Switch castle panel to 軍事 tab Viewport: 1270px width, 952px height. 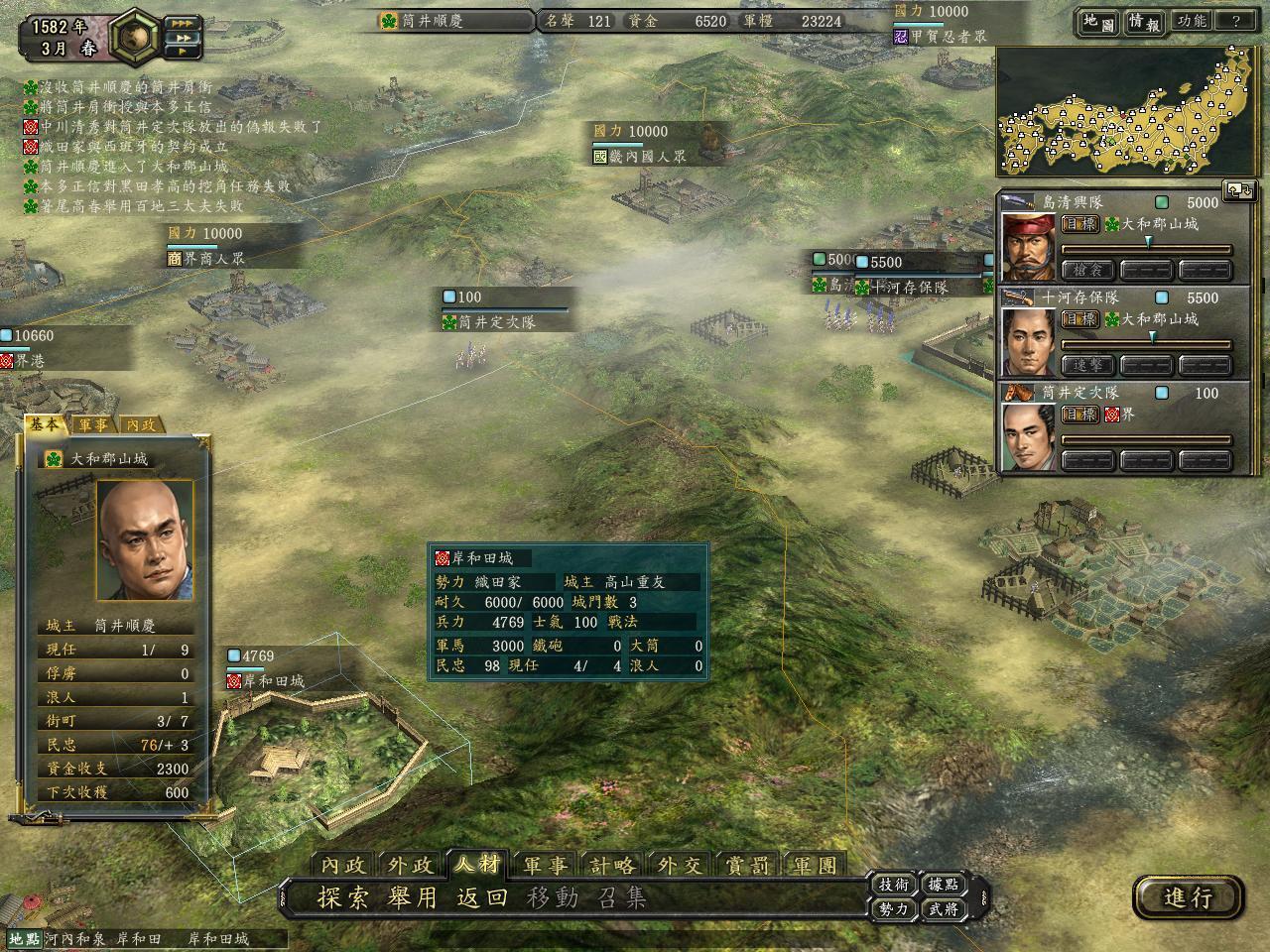coord(94,424)
